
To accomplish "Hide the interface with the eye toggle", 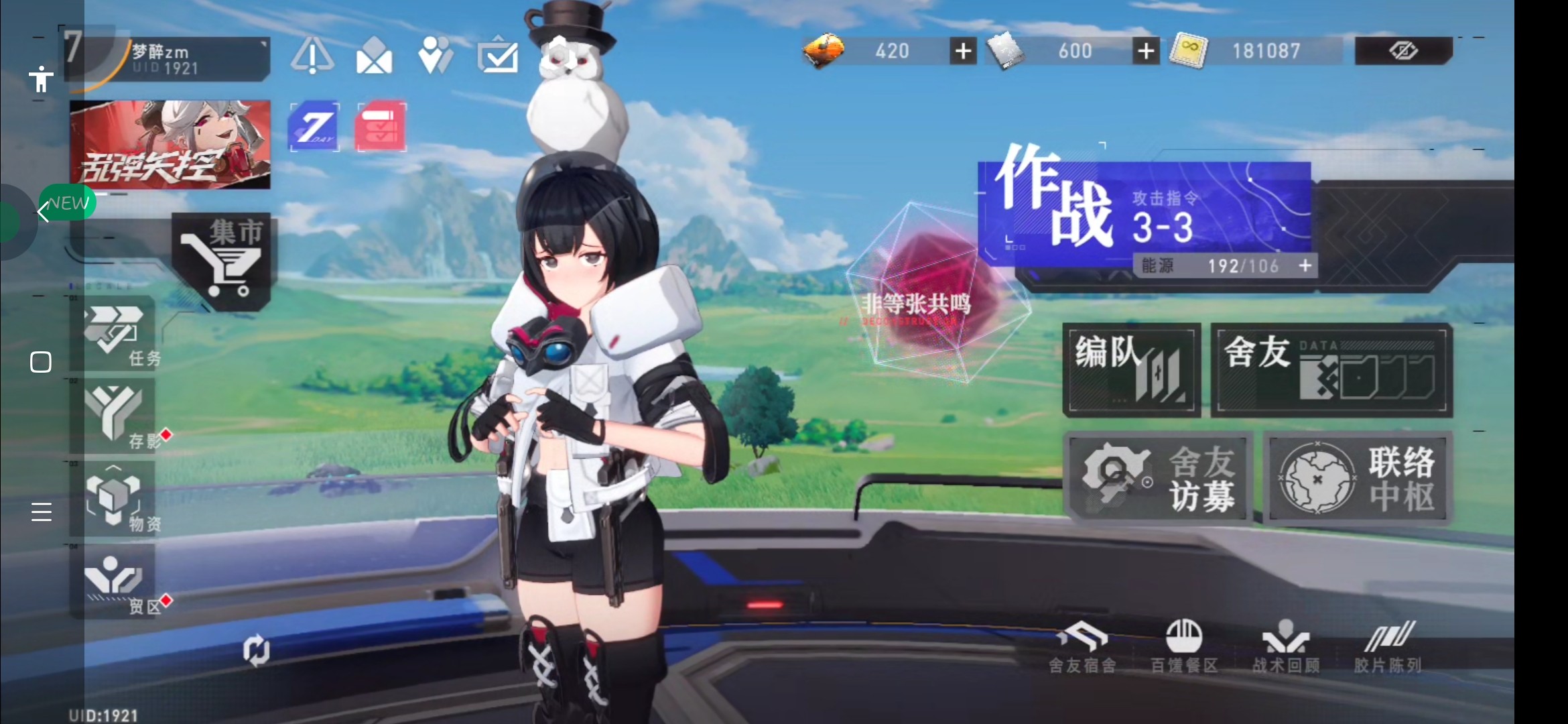I will tap(1403, 51).
